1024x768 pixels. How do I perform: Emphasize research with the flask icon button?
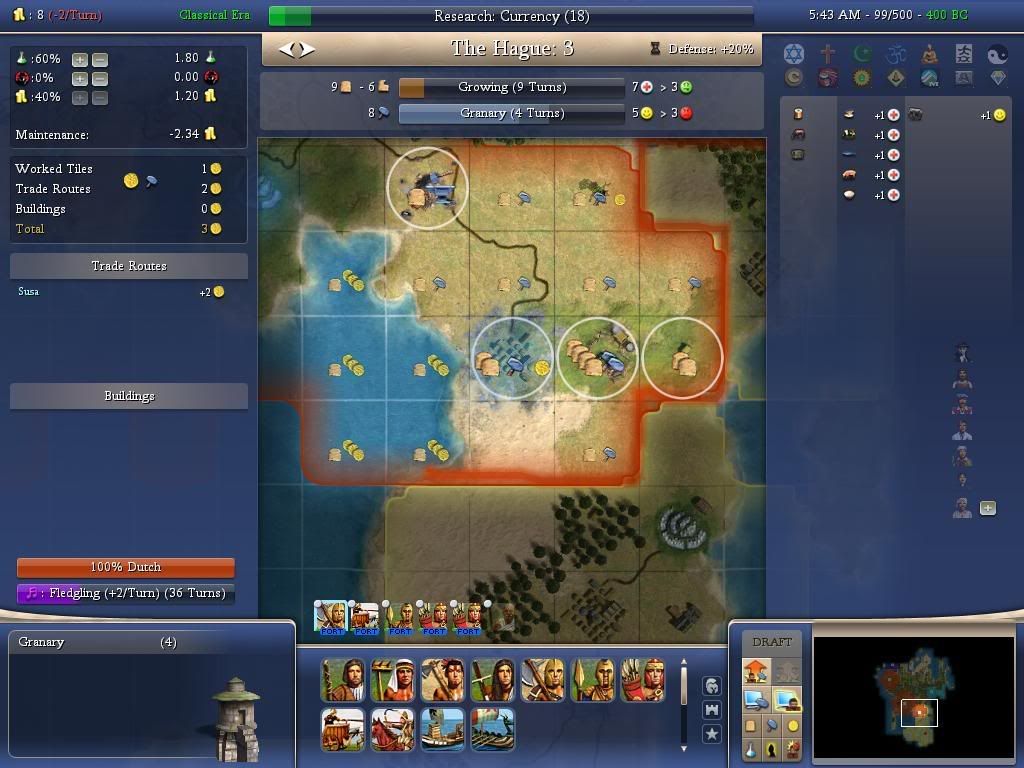753,748
